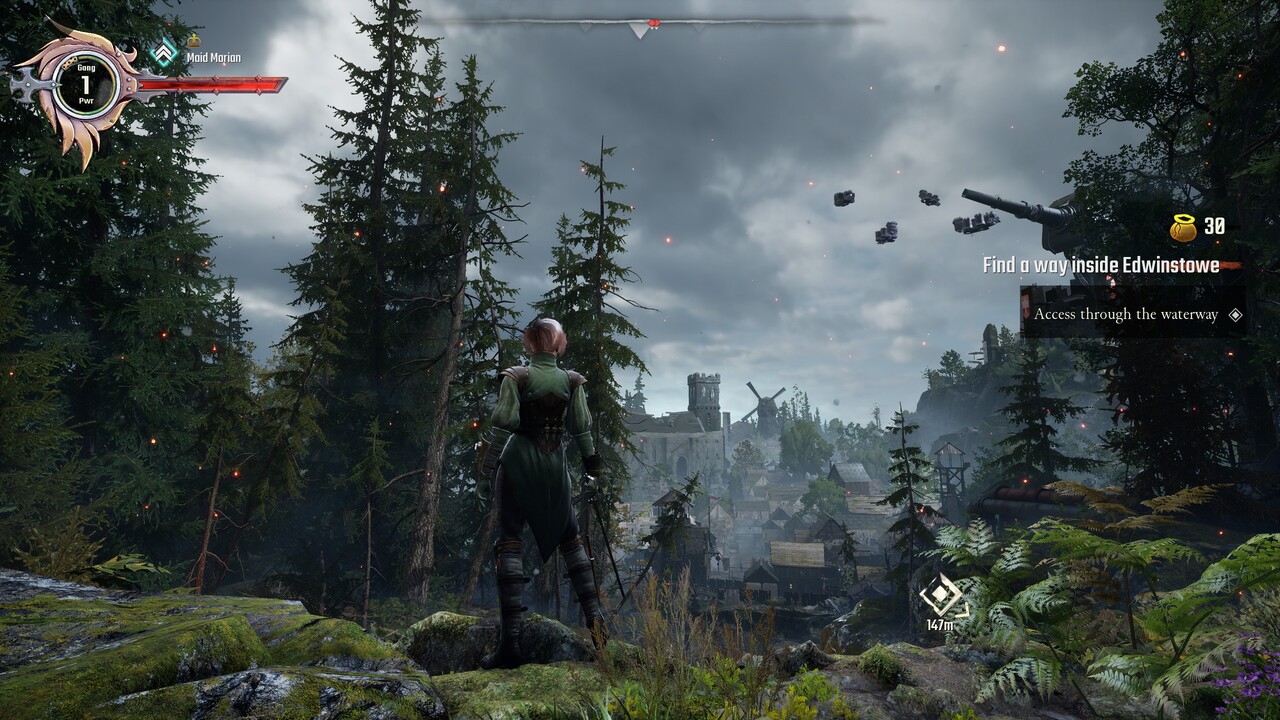The image size is (1280, 720).
Task: Click the 147m waypoint marker
Action: [x=940, y=597]
